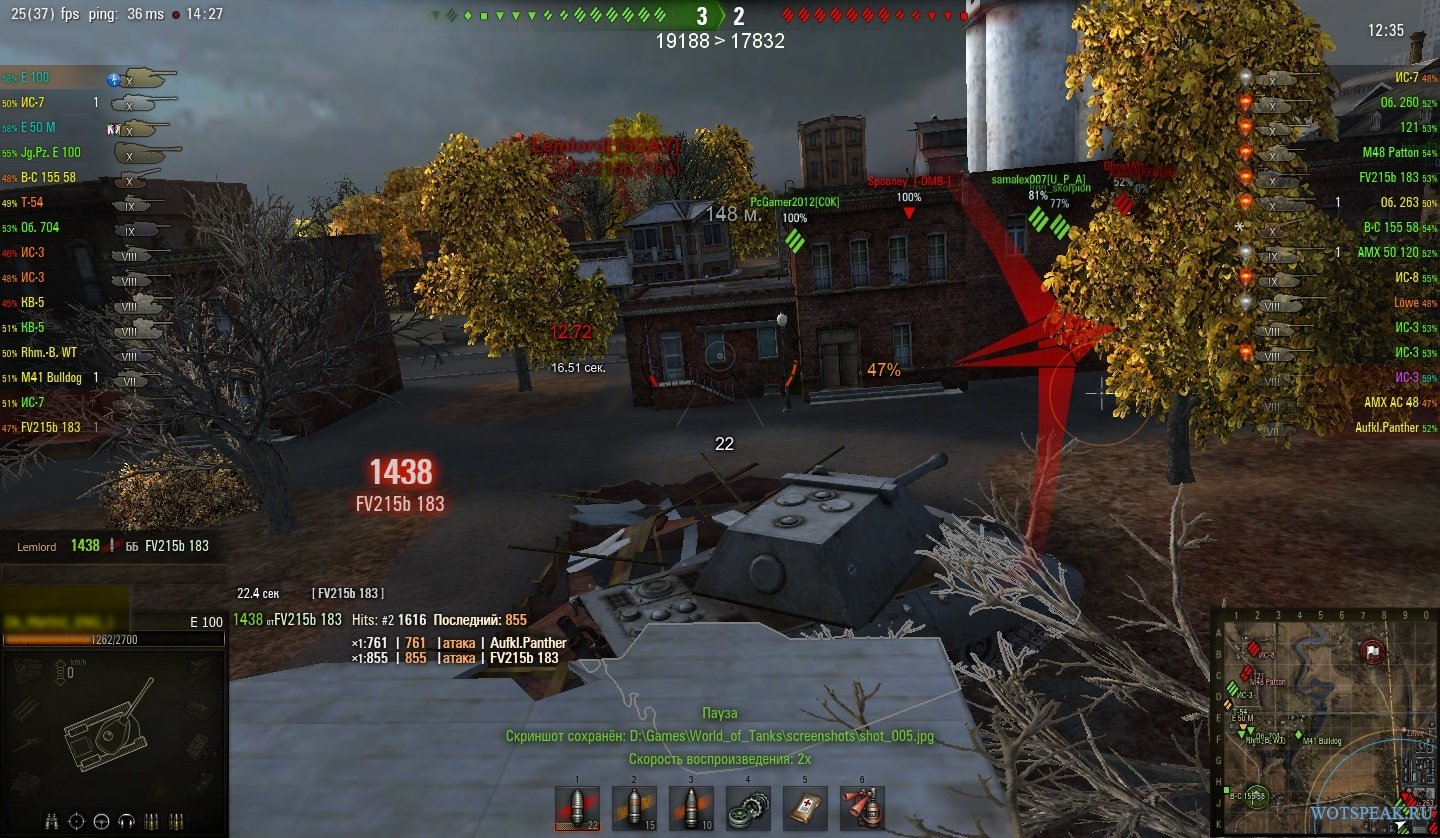Click M48 Patton in the enemy roster
The image size is (1440, 838).
tap(1390, 153)
